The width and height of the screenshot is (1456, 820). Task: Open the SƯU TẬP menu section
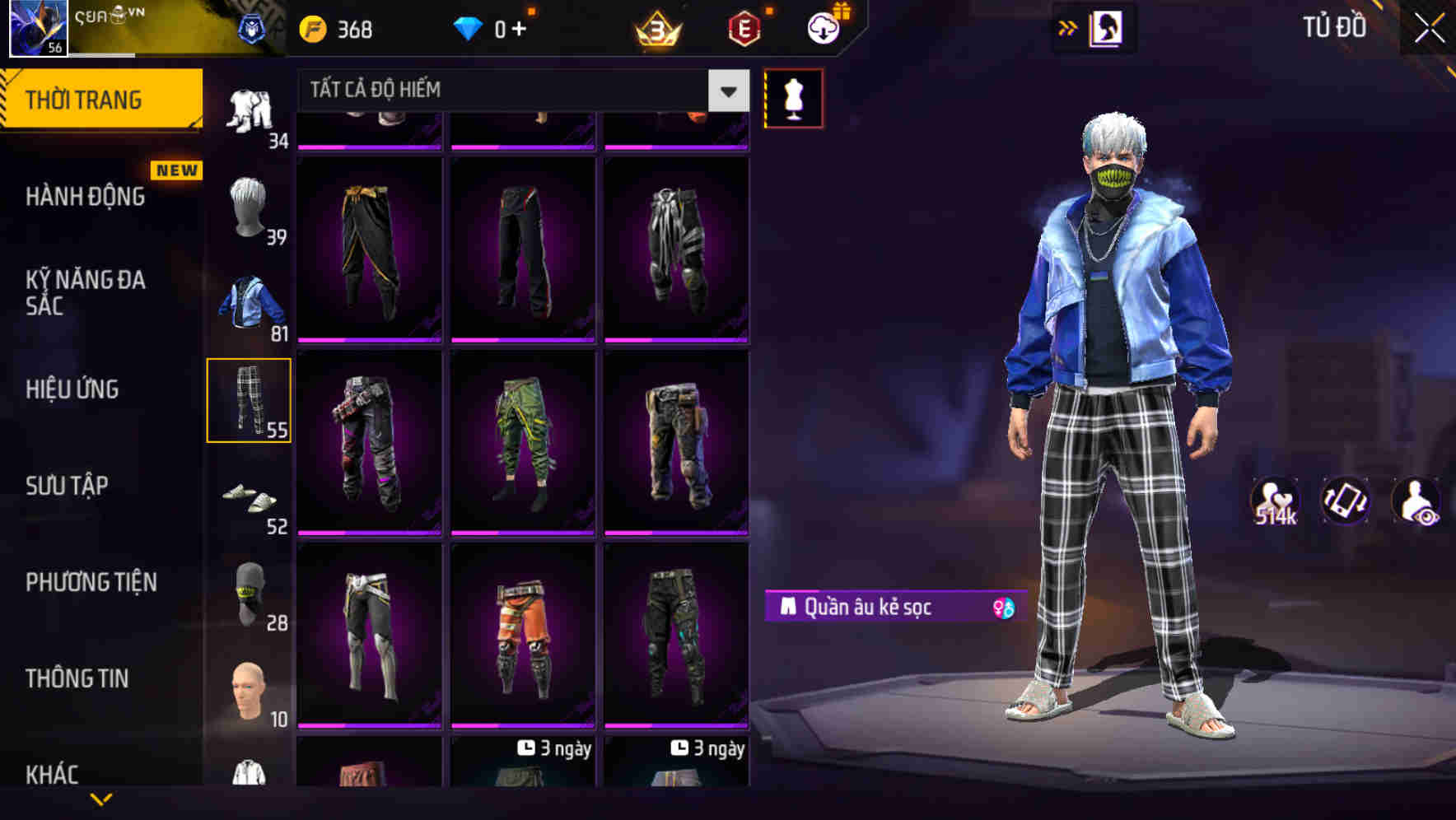coord(69,486)
